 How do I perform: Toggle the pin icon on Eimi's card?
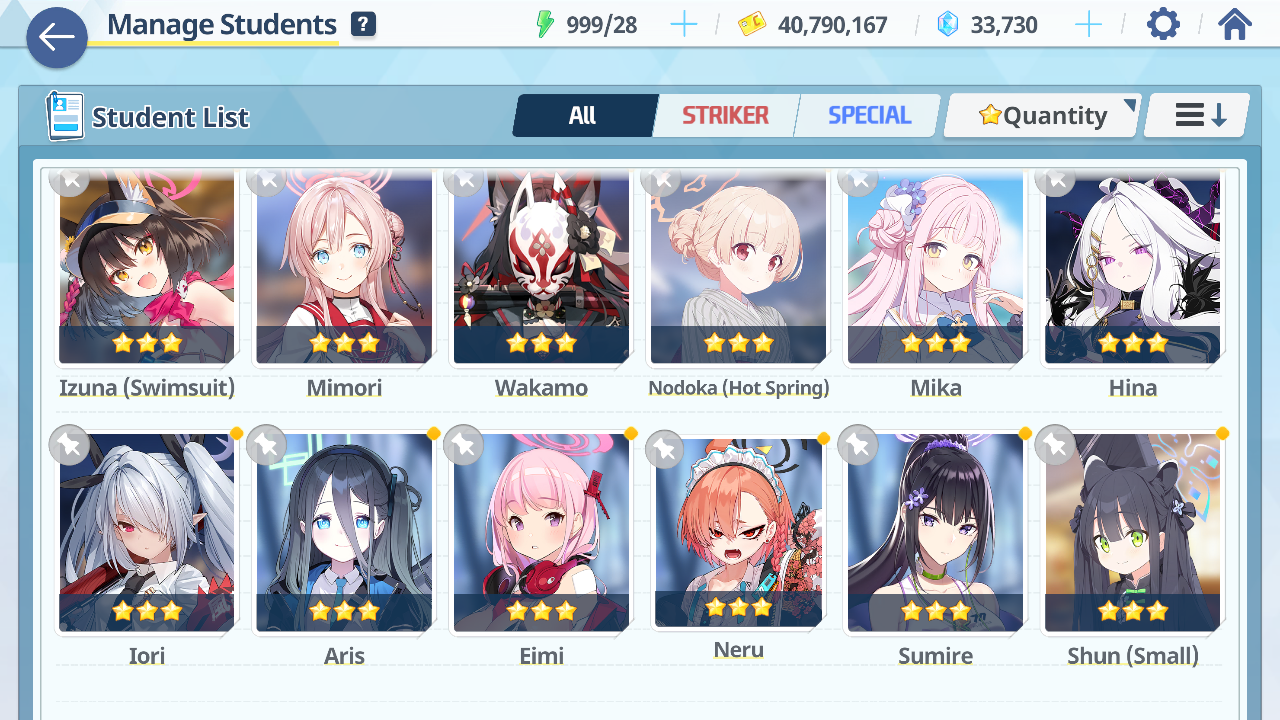(464, 445)
